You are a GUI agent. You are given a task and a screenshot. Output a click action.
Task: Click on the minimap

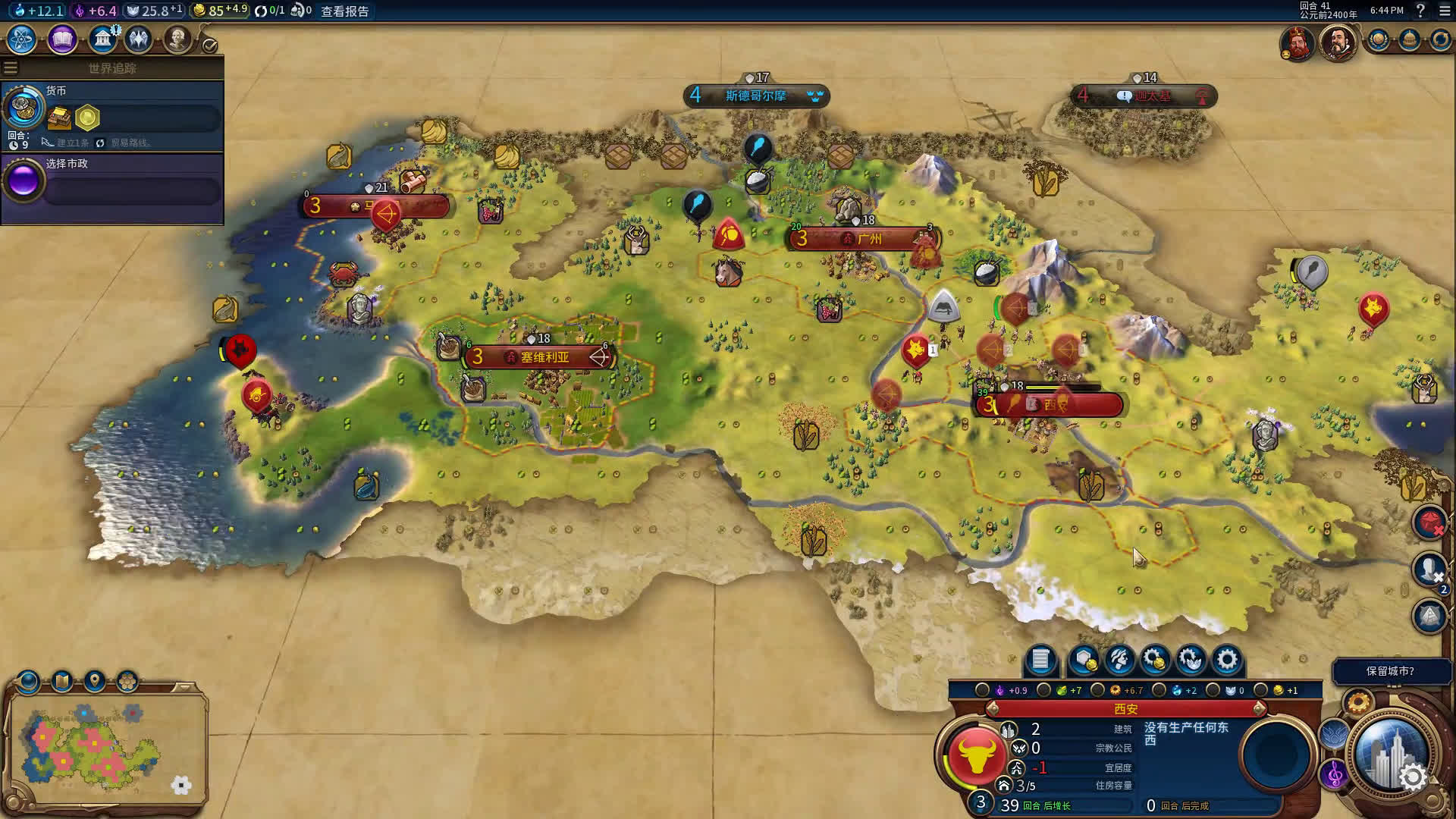pos(108,745)
